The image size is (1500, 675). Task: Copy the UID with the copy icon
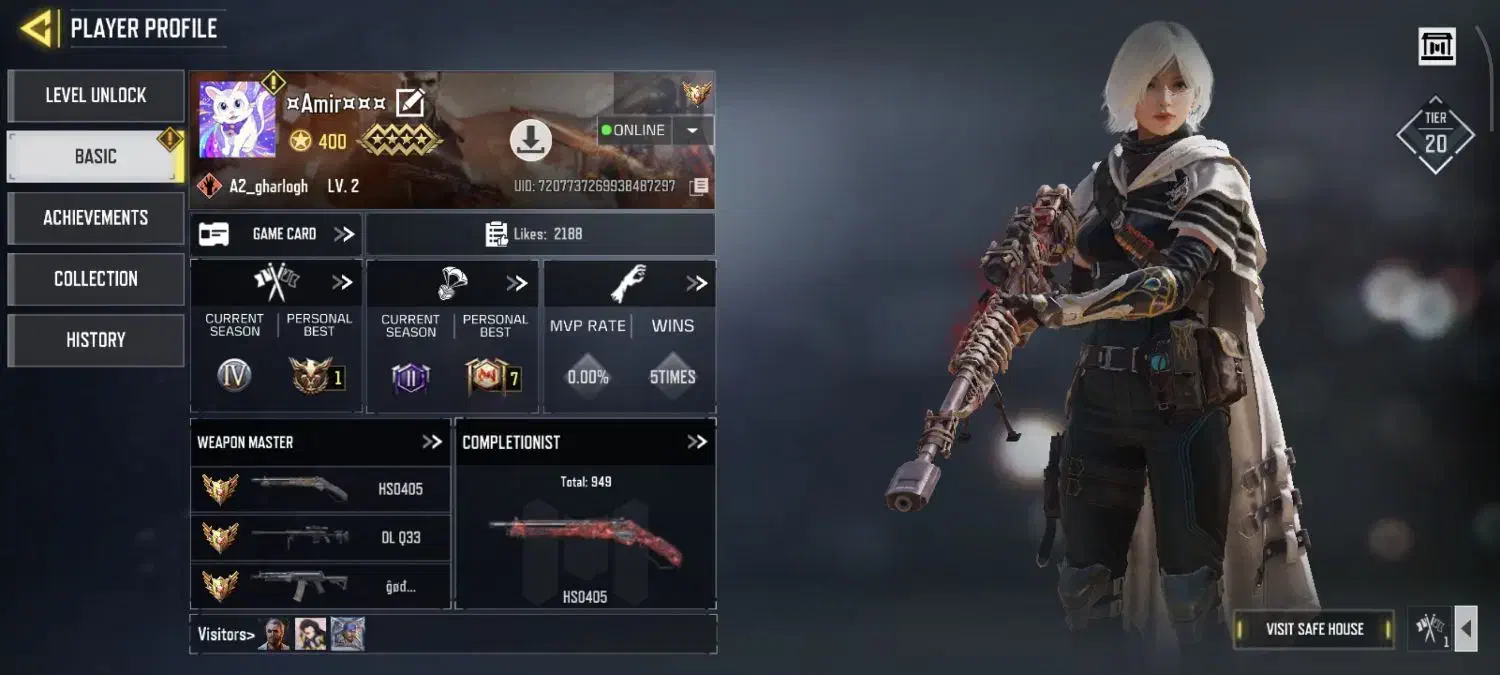click(x=700, y=186)
